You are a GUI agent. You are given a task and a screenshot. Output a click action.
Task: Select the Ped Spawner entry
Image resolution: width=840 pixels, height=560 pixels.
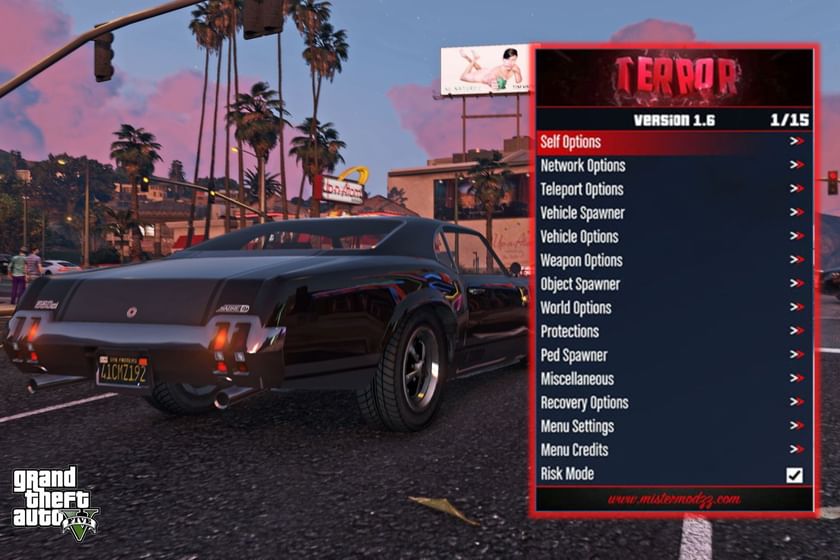(574, 355)
